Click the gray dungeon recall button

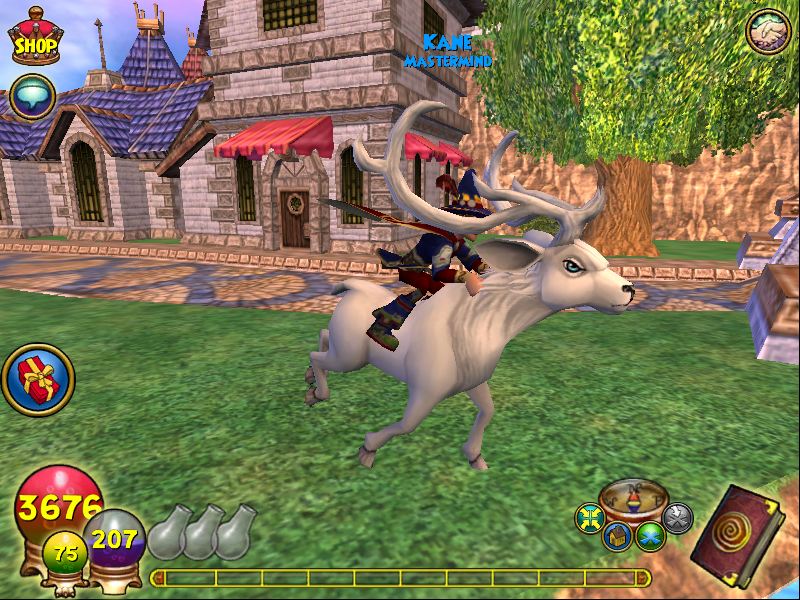click(677, 517)
